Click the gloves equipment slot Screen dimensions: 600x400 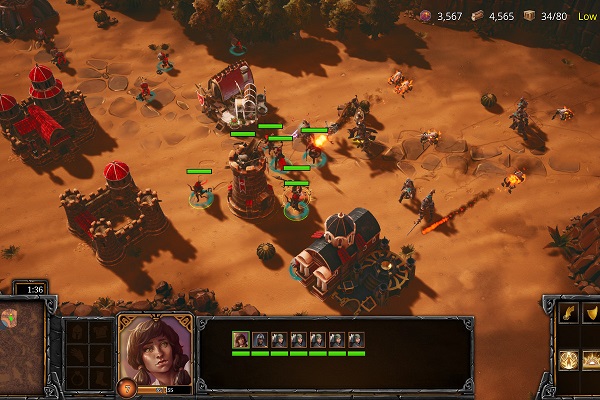(77, 354)
